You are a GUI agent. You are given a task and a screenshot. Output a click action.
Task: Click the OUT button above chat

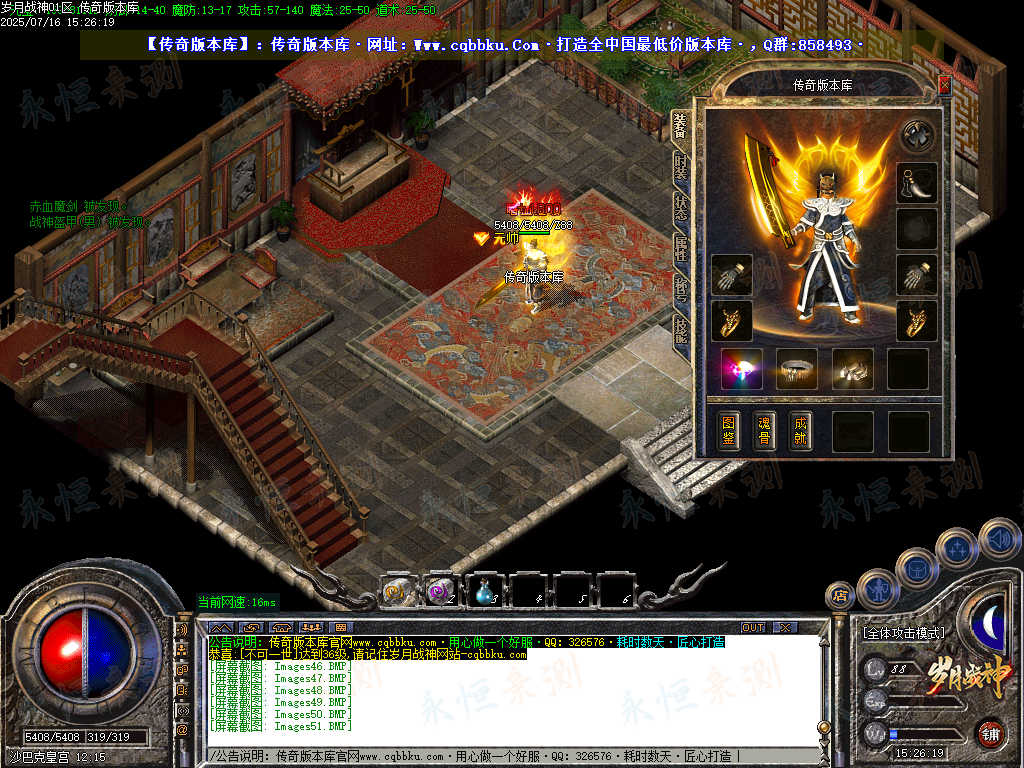tap(753, 627)
